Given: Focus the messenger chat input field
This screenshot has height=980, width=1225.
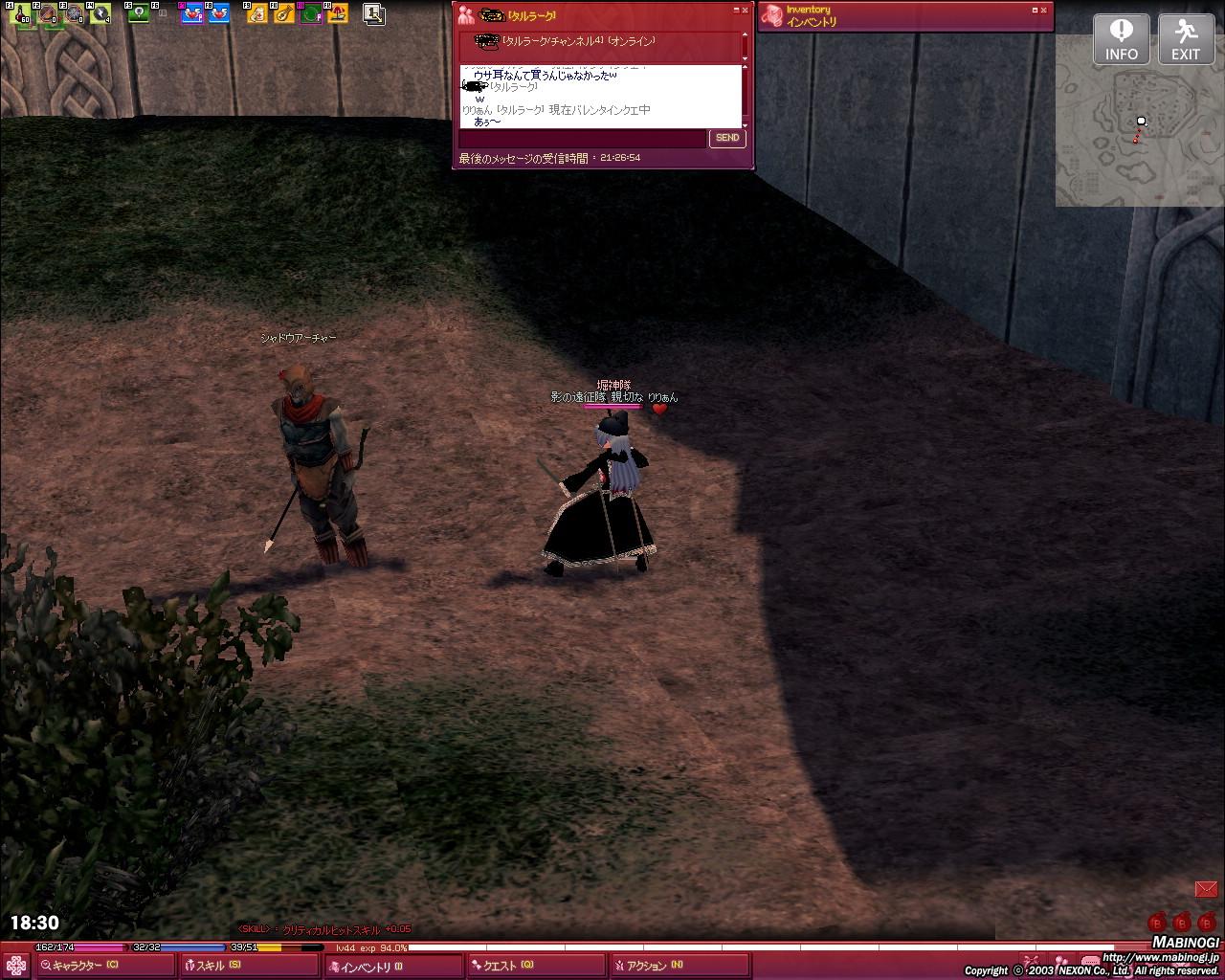Looking at the screenshot, I should click(x=582, y=139).
